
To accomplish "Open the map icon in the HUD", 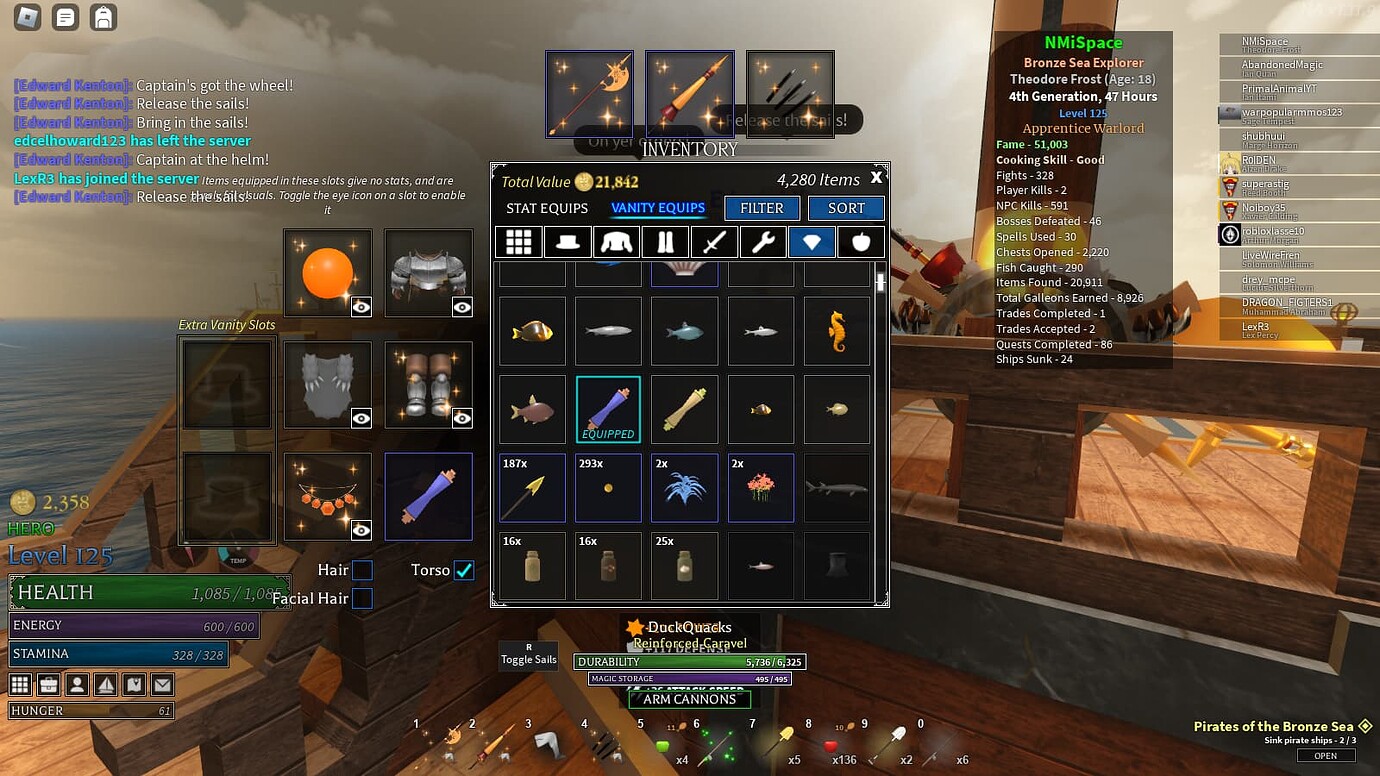I will (x=132, y=684).
